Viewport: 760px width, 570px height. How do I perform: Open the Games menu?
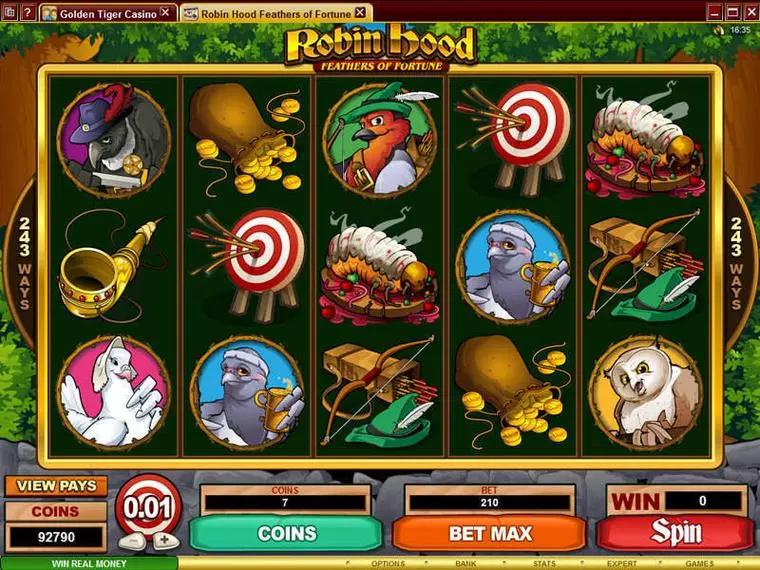coord(699,564)
